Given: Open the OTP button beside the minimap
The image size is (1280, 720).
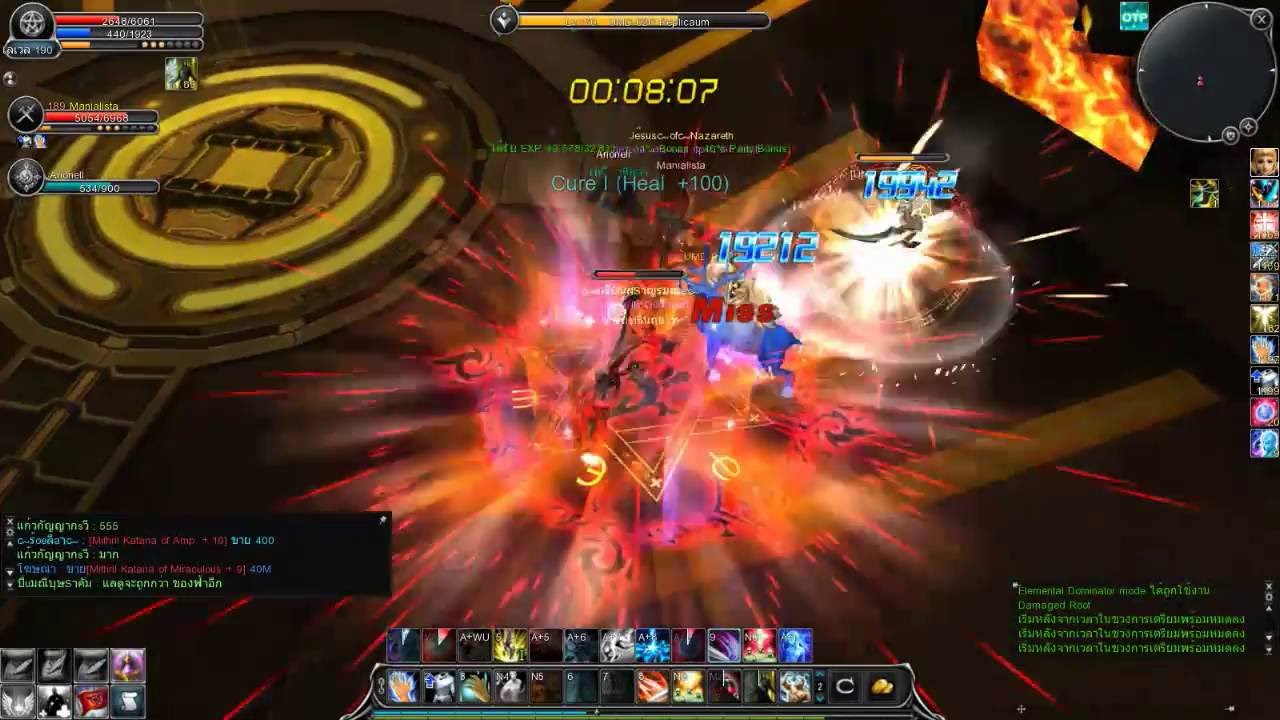Looking at the screenshot, I should tap(1134, 17).
